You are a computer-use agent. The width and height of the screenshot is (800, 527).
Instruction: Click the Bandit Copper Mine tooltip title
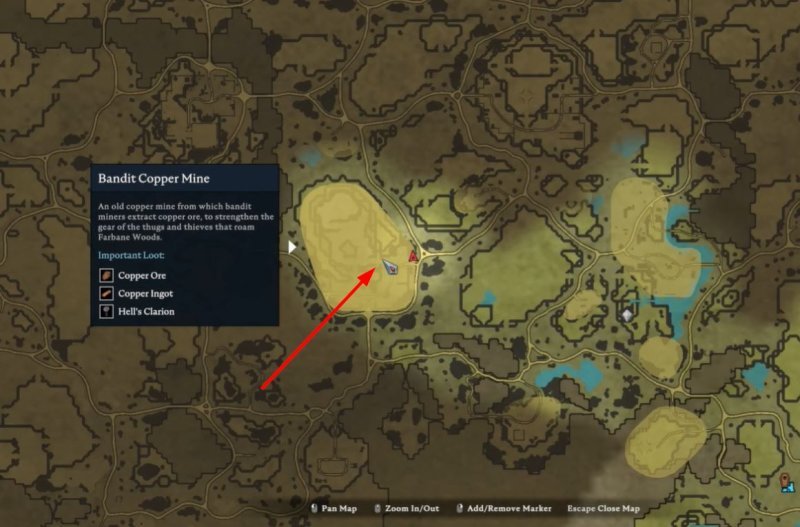[x=154, y=179]
